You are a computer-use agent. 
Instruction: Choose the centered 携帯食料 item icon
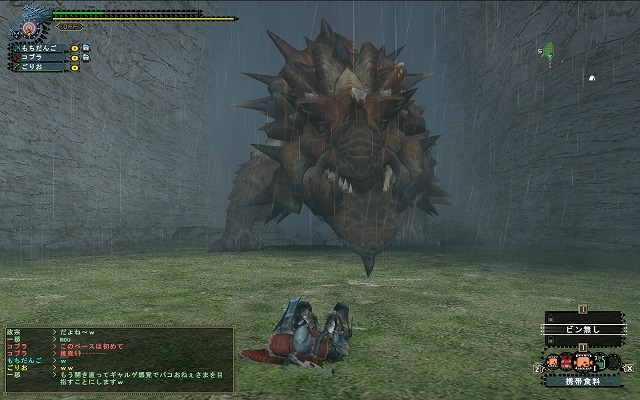point(583,360)
